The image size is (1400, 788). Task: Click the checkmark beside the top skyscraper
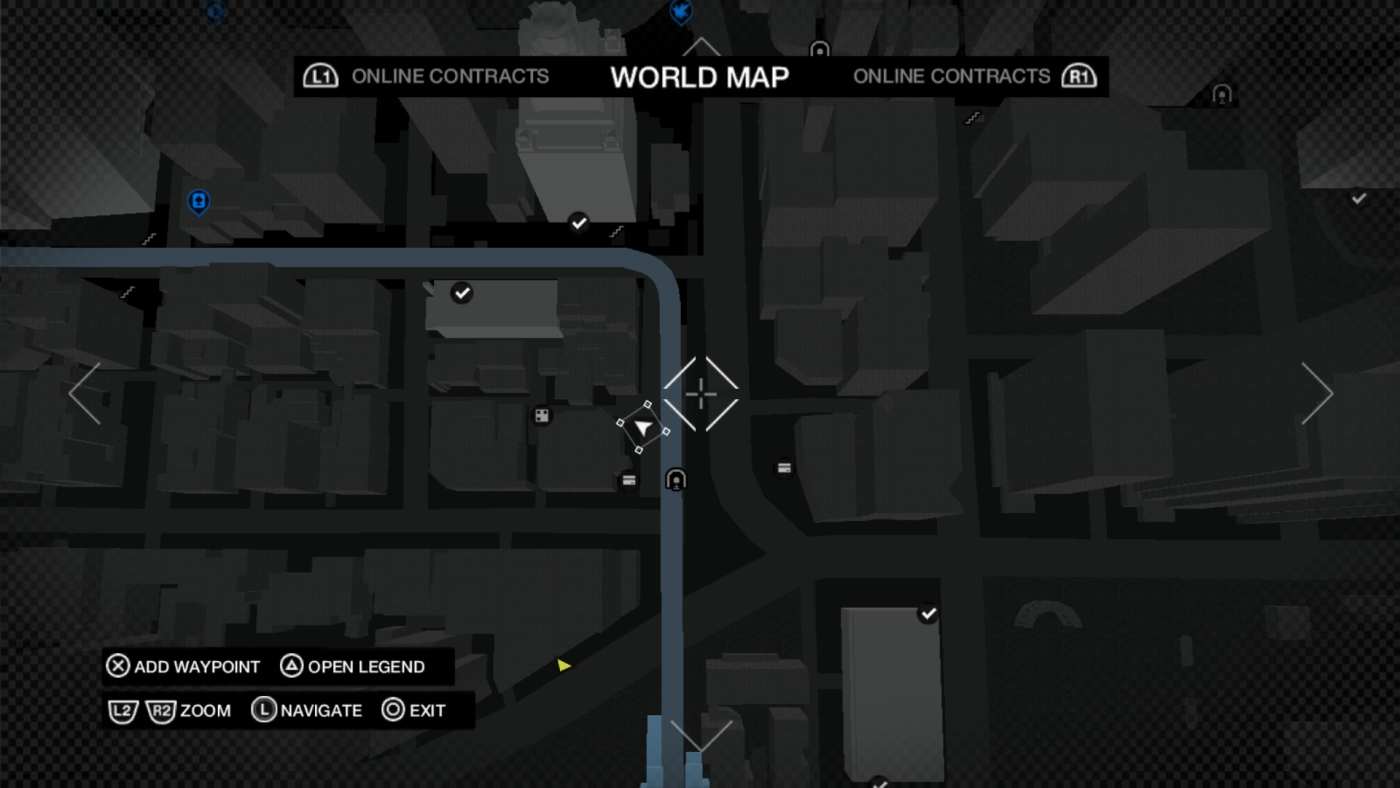pos(578,221)
